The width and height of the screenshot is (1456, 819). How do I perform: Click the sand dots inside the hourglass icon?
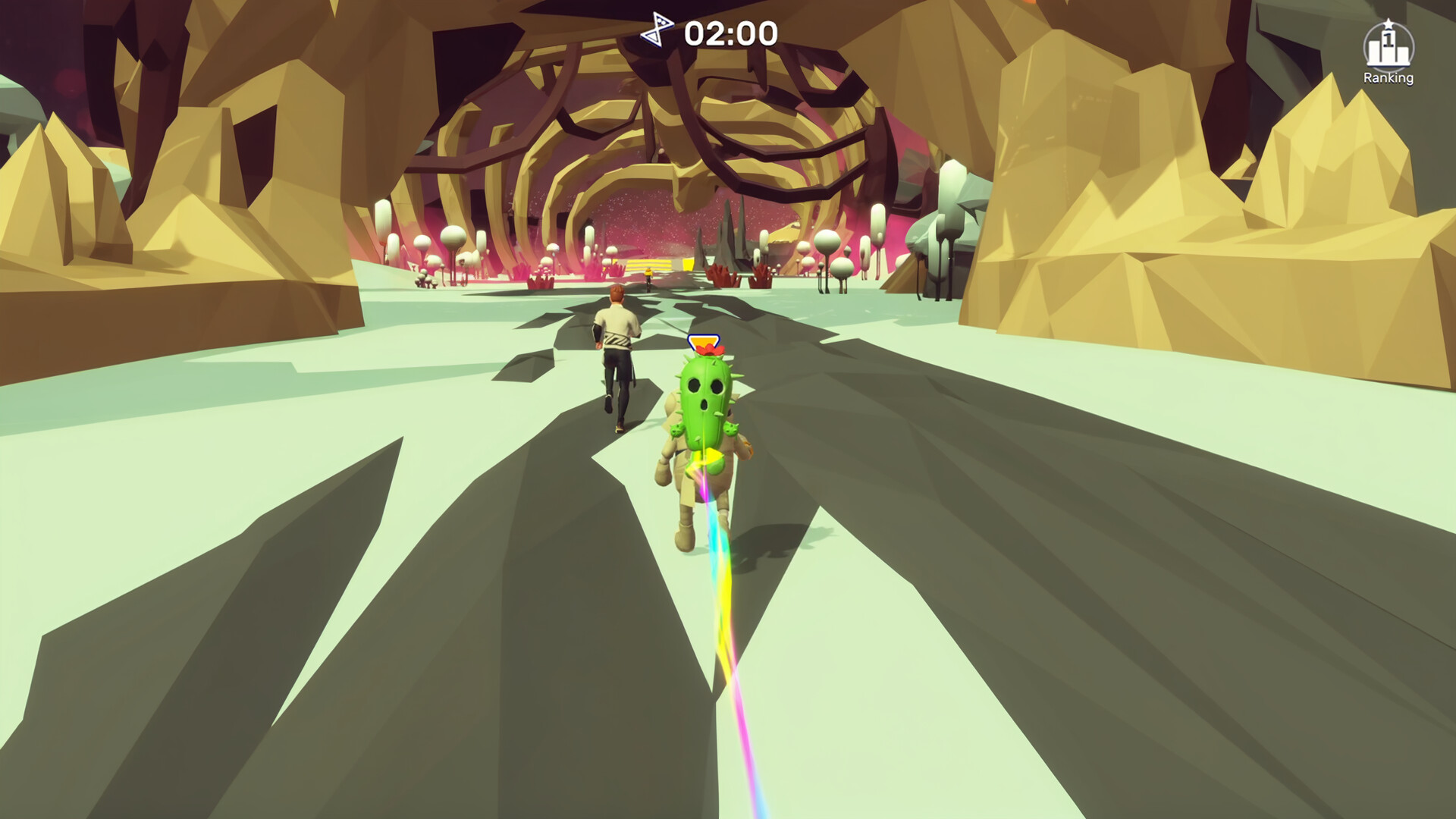(x=660, y=20)
